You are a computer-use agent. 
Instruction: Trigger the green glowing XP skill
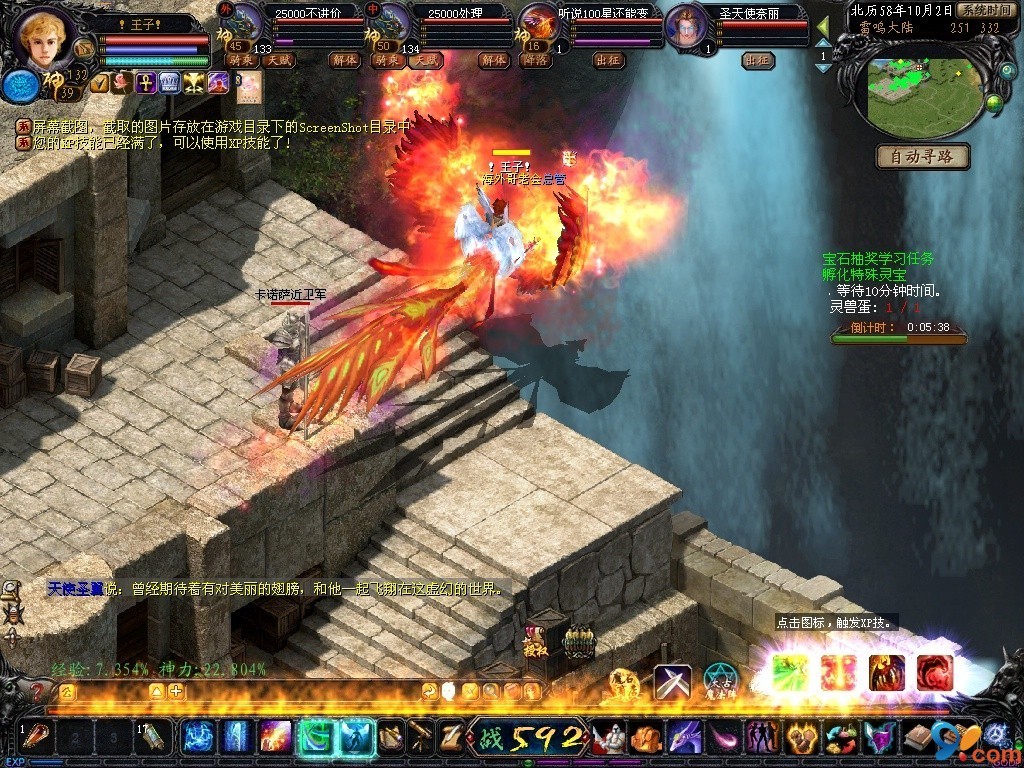[790, 672]
